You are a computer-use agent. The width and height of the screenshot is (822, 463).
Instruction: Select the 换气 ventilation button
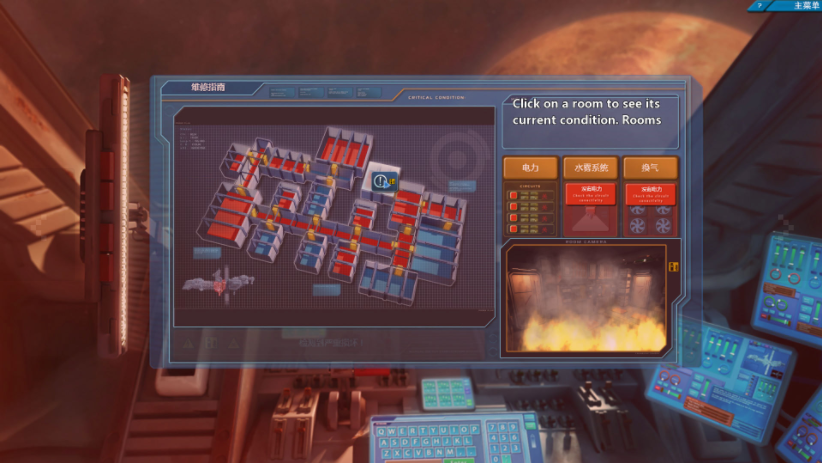click(650, 167)
